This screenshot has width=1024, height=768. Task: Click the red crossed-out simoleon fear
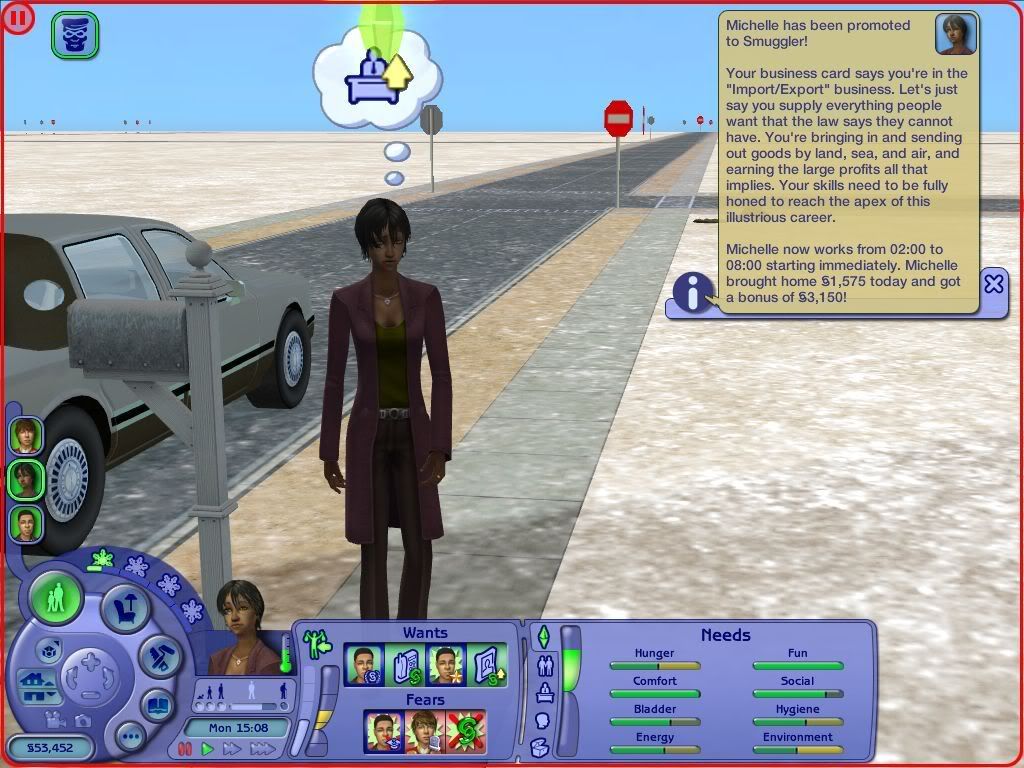[x=465, y=732]
